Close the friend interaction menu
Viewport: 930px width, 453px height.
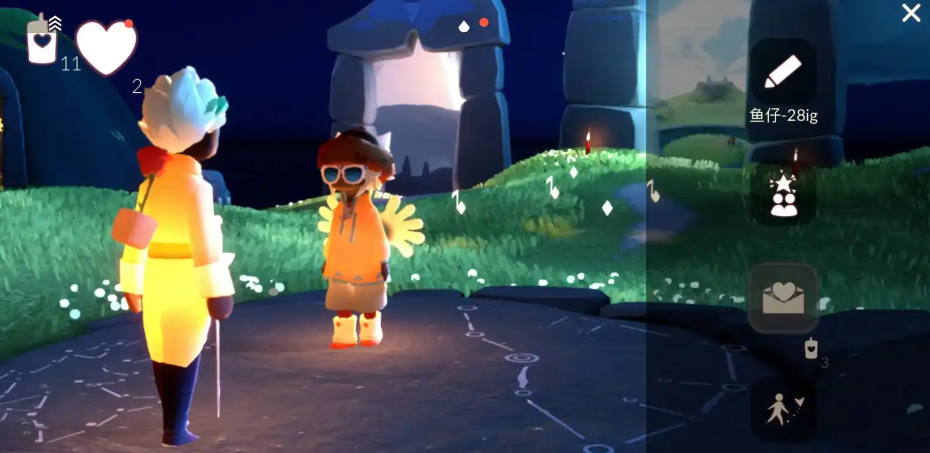click(911, 13)
